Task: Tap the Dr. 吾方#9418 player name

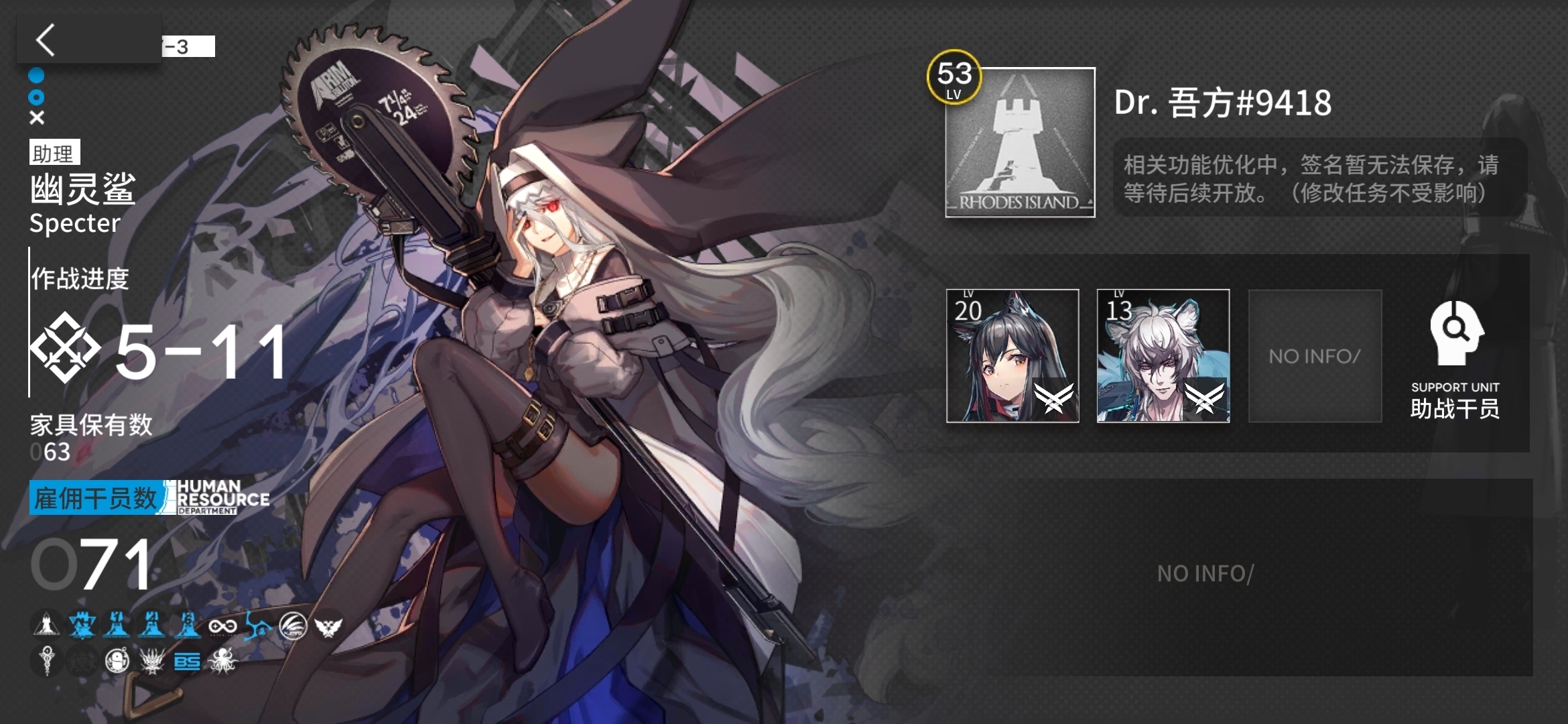Action: coord(1222,103)
